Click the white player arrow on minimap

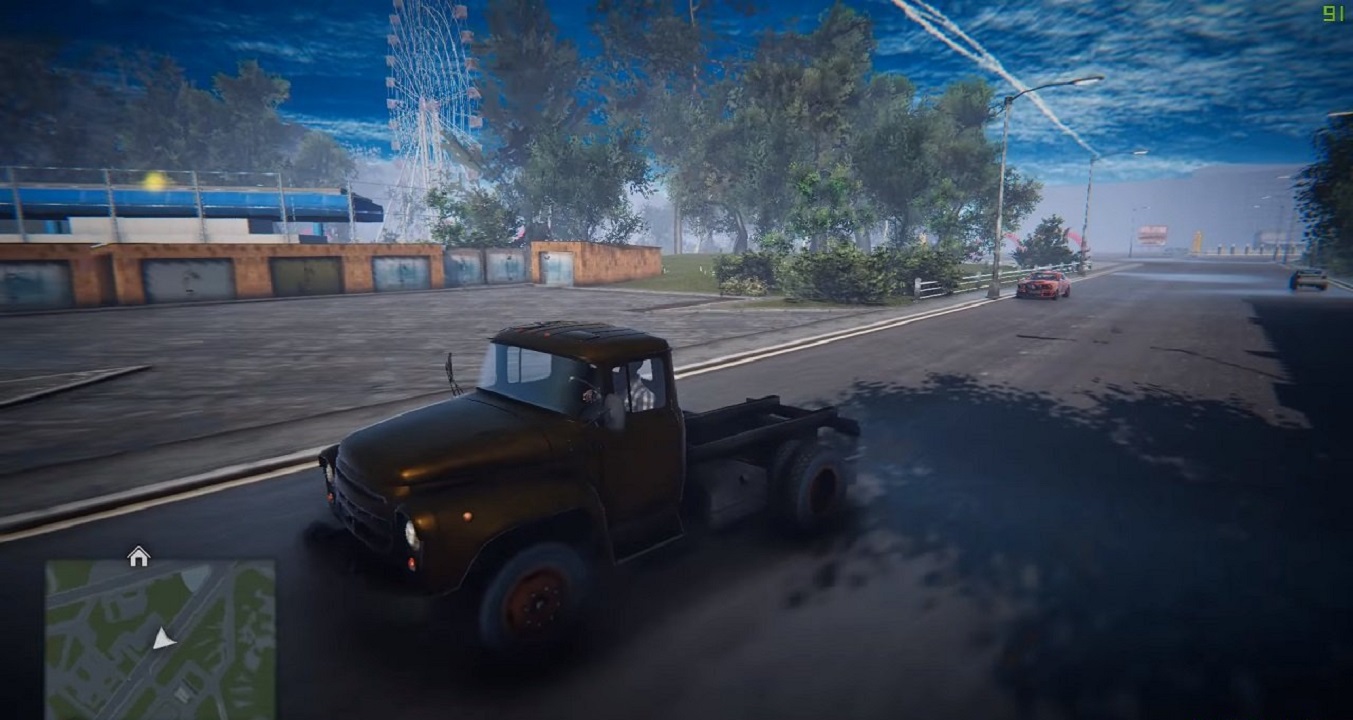point(163,638)
